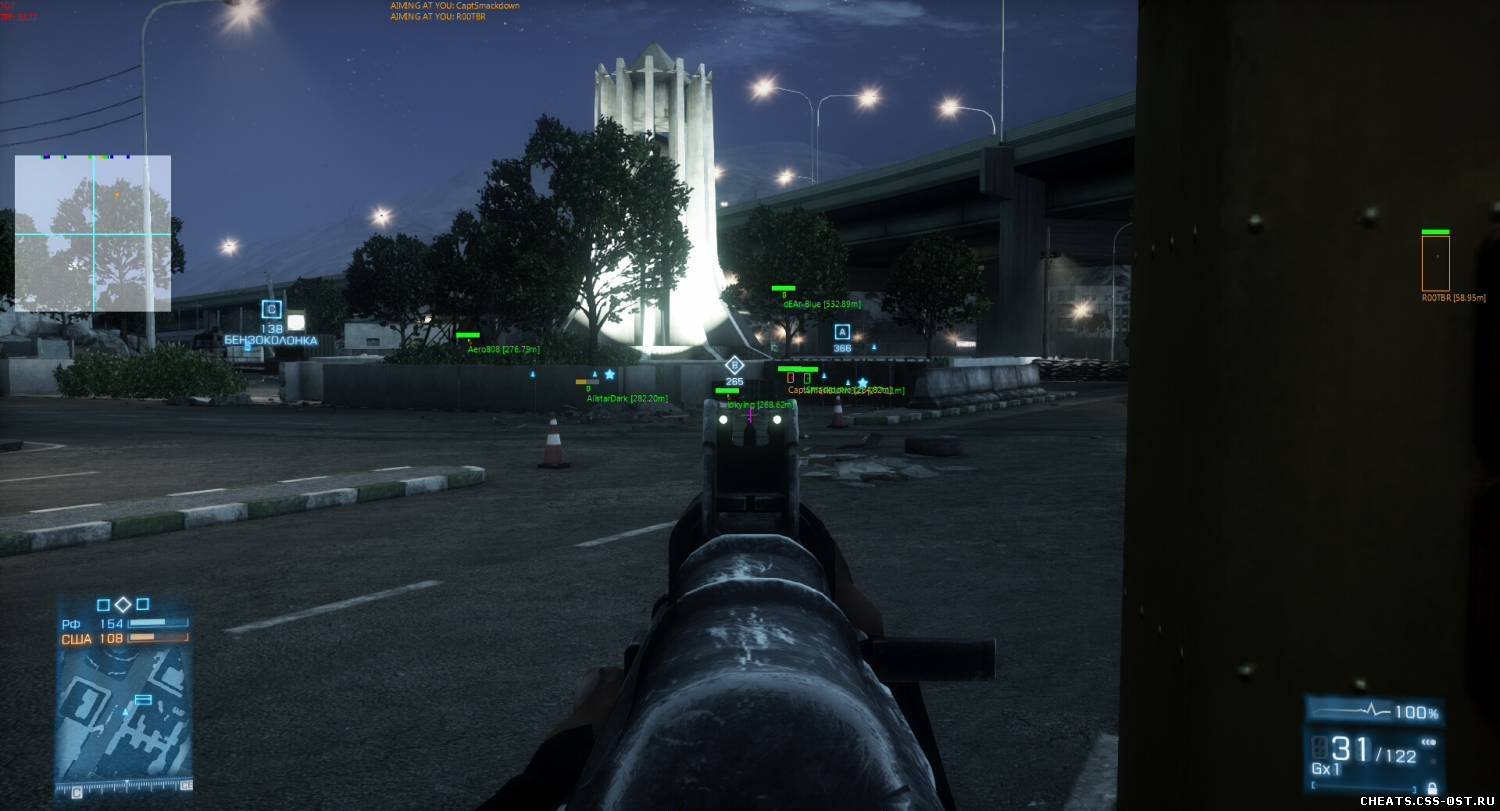This screenshot has height=811, width=1500.
Task: Open the CHEATS.CSS-OST.RU watermark link
Action: pos(1427,801)
